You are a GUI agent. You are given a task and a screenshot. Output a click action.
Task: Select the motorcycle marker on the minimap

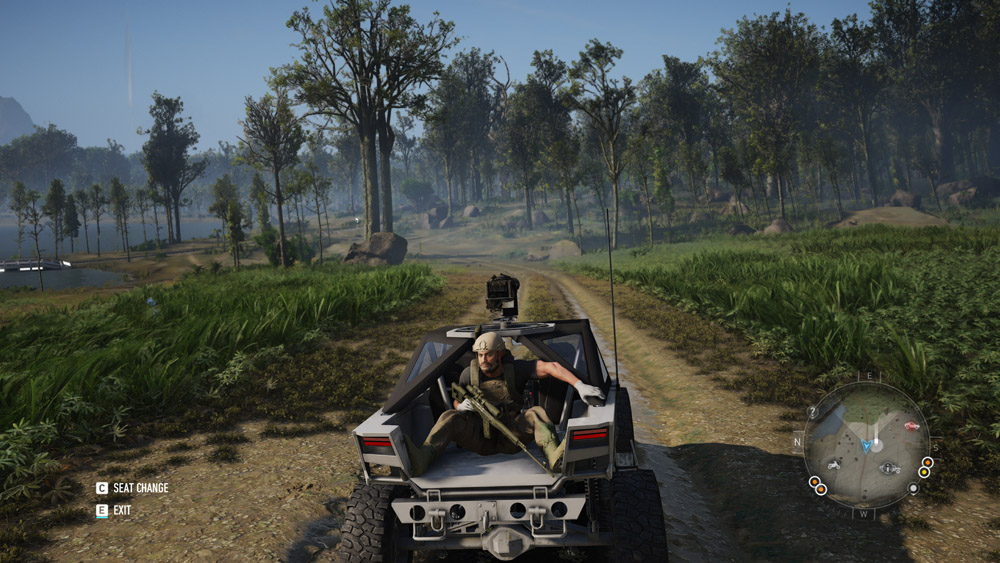pyautogui.click(x=832, y=463)
